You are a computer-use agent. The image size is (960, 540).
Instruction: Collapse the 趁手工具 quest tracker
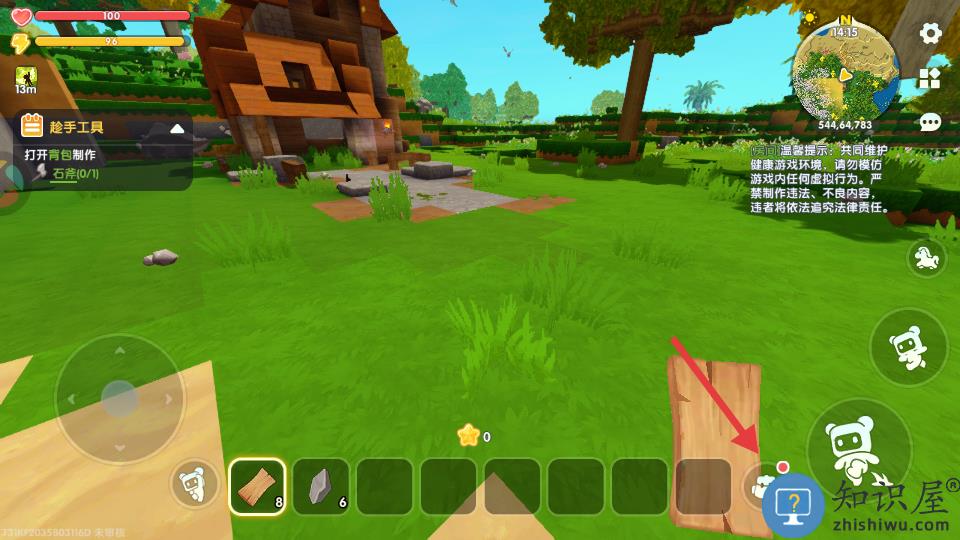177,128
